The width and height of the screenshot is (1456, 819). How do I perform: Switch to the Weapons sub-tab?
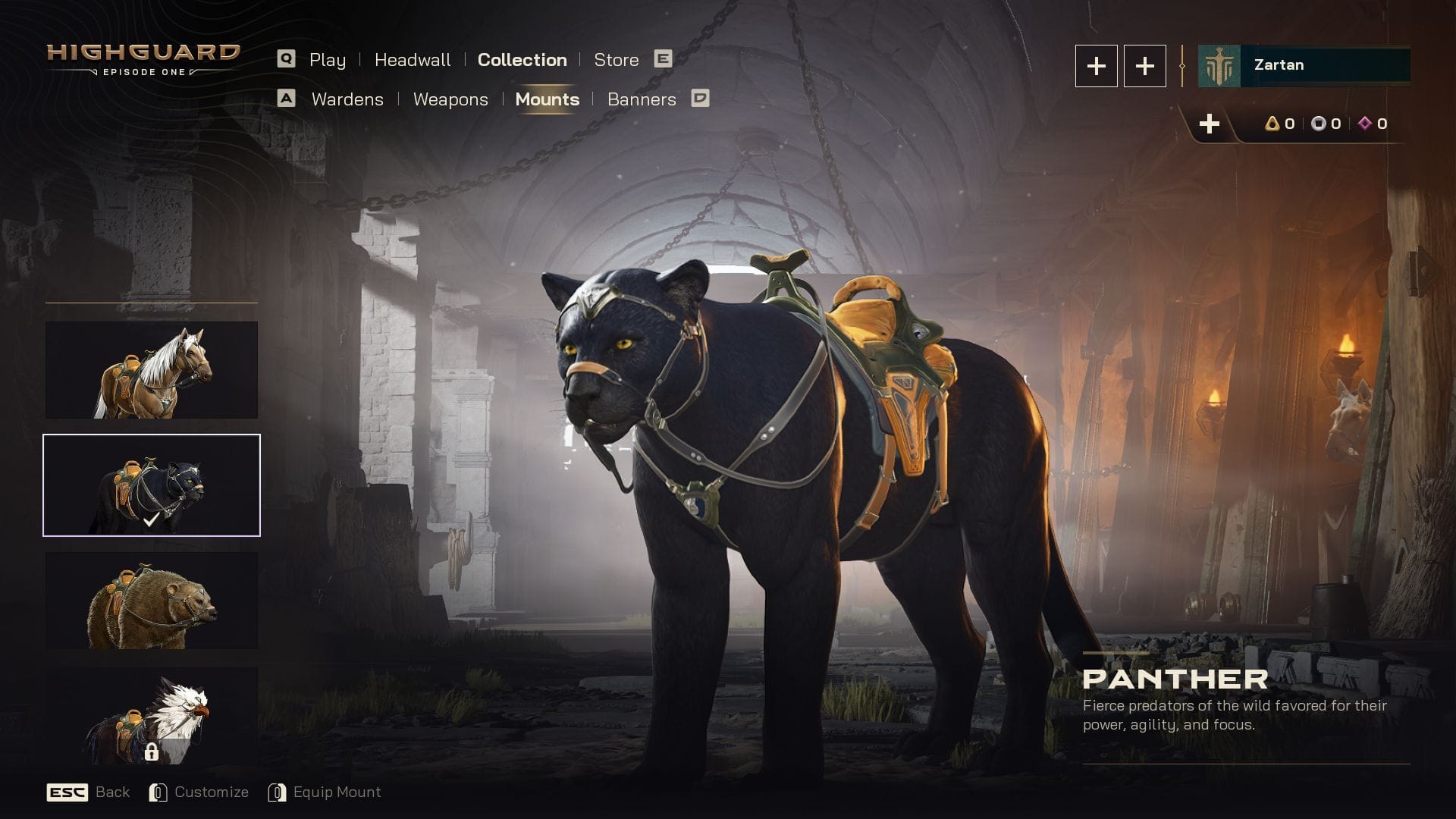click(450, 99)
